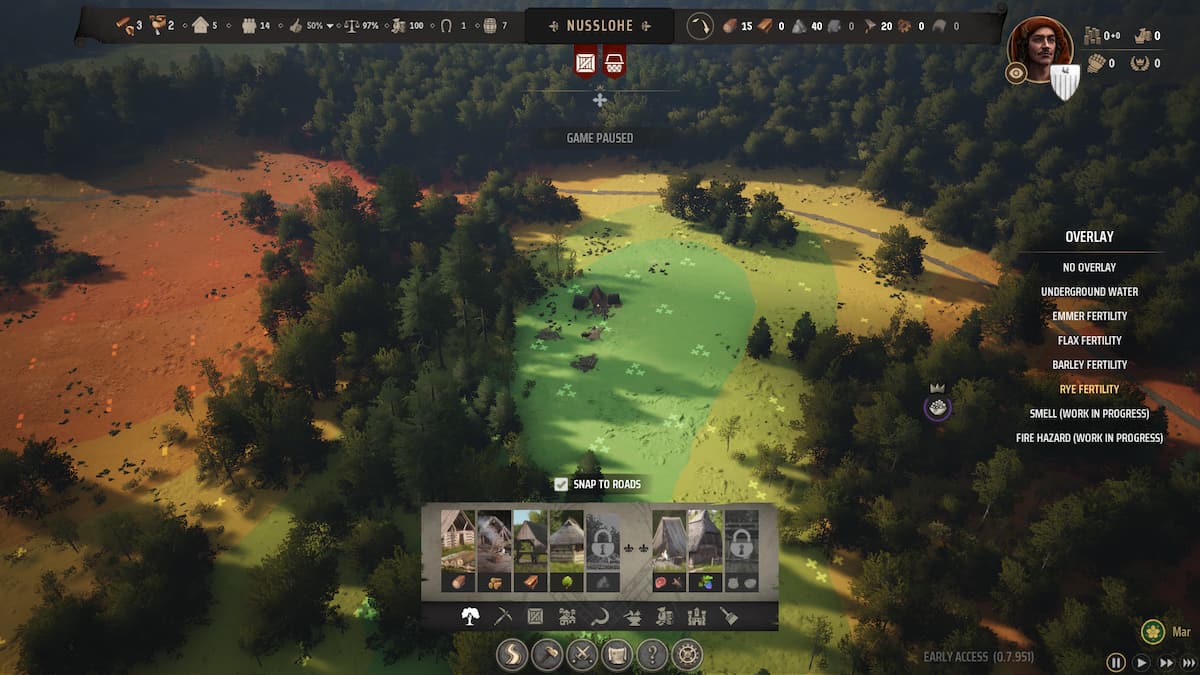Open the farming category with sickle icon

[599, 617]
